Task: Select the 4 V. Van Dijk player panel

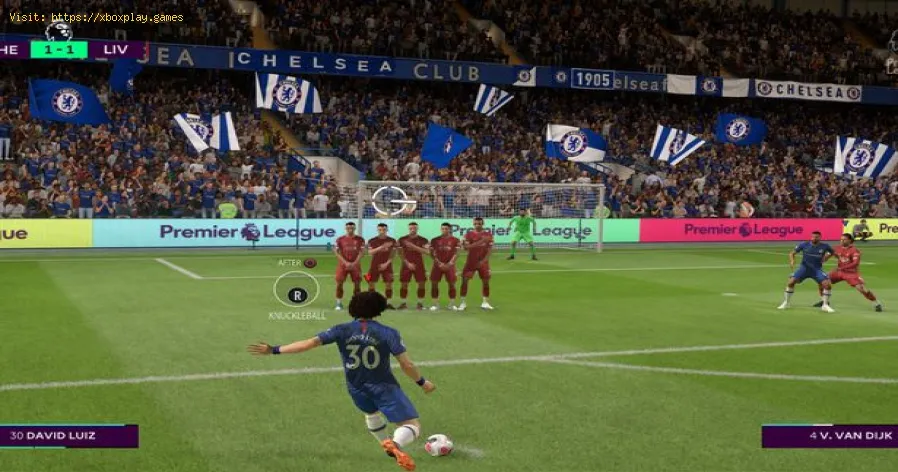Action: (829, 435)
